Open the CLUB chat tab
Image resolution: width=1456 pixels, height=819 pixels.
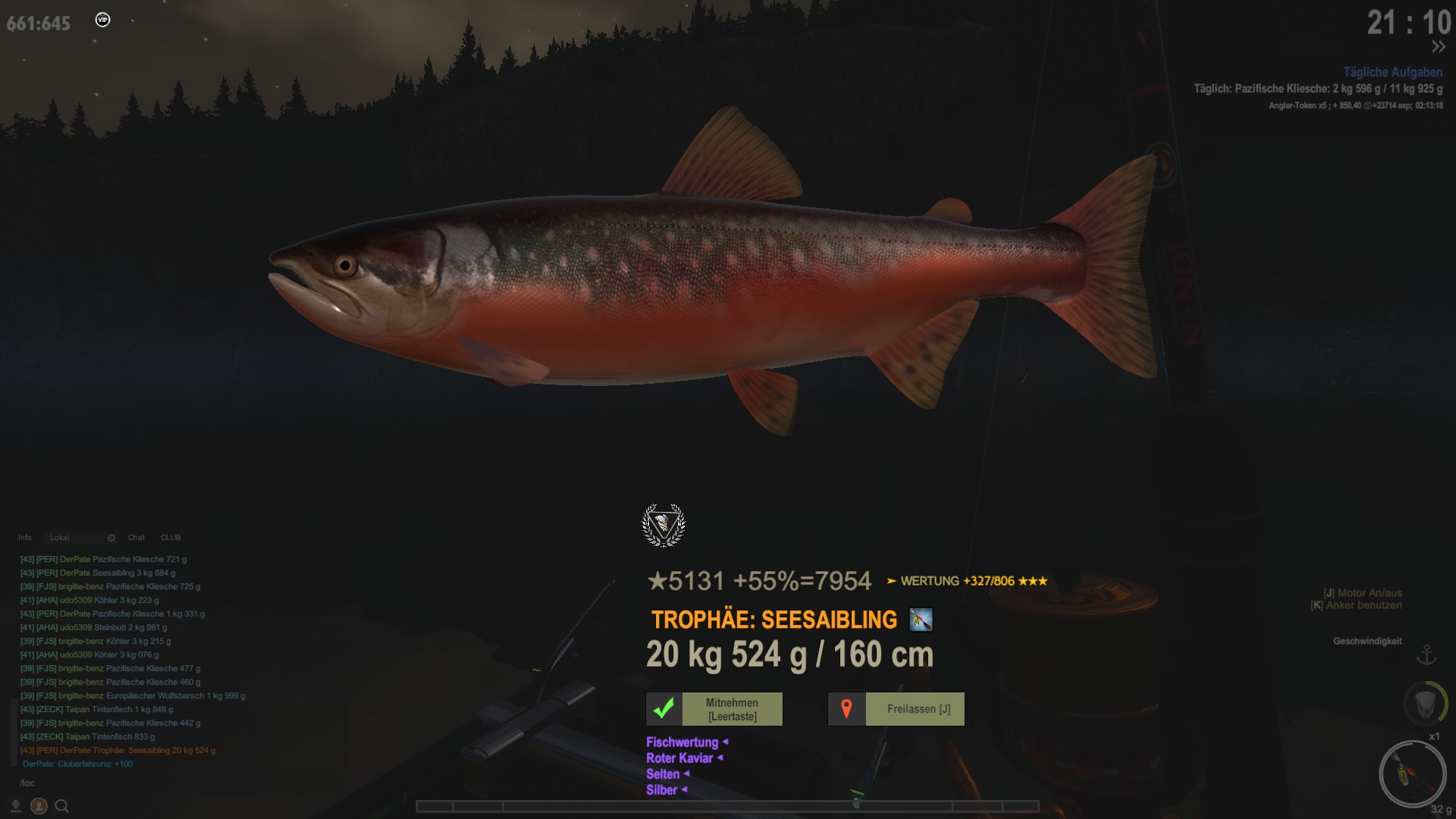171,538
